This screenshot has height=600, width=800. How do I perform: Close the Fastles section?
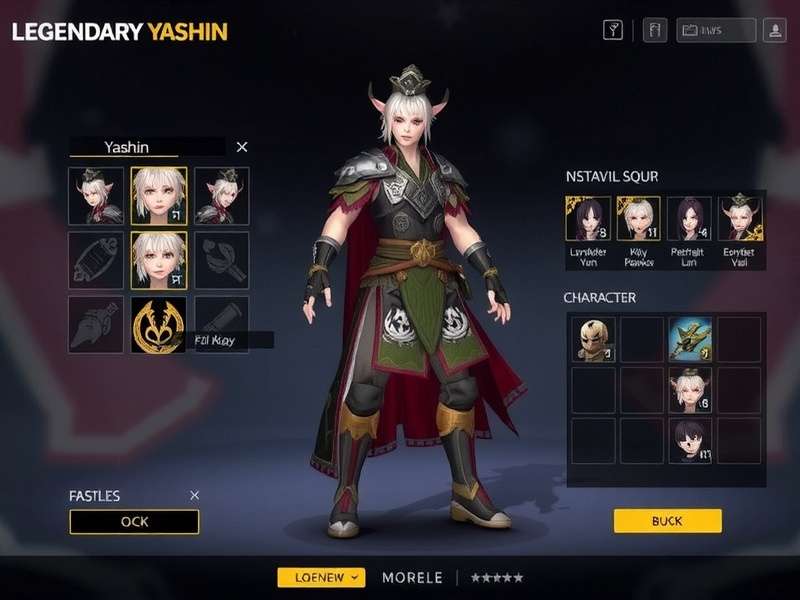(x=195, y=495)
